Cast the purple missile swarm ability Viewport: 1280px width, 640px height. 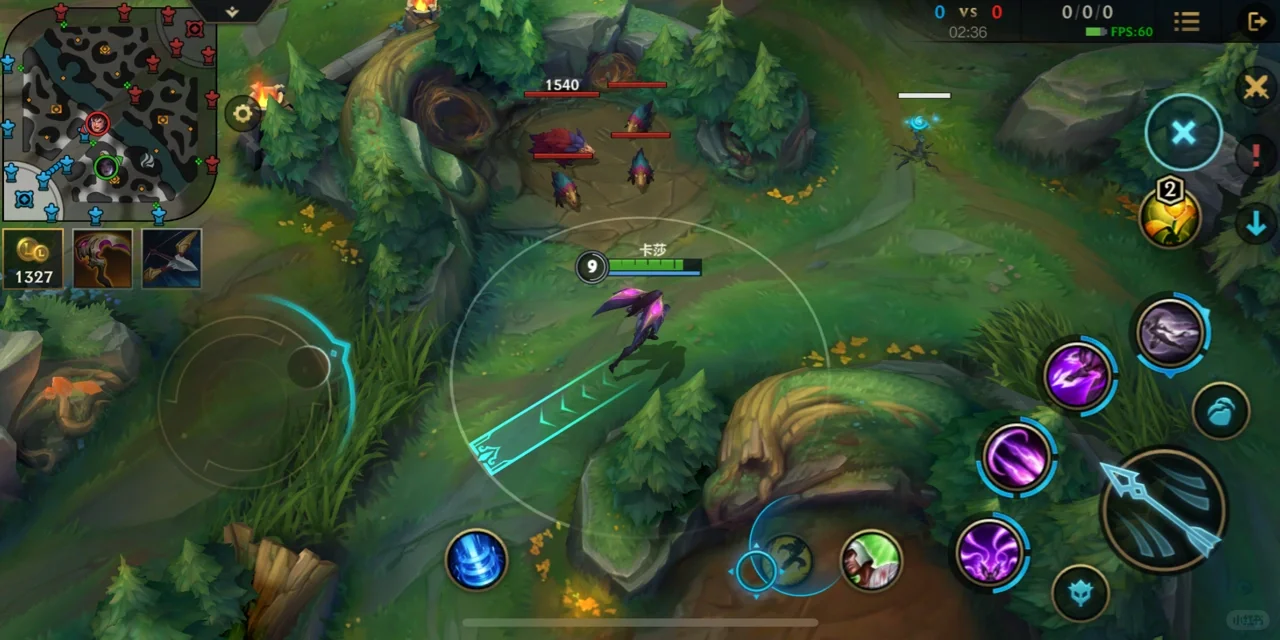point(990,550)
